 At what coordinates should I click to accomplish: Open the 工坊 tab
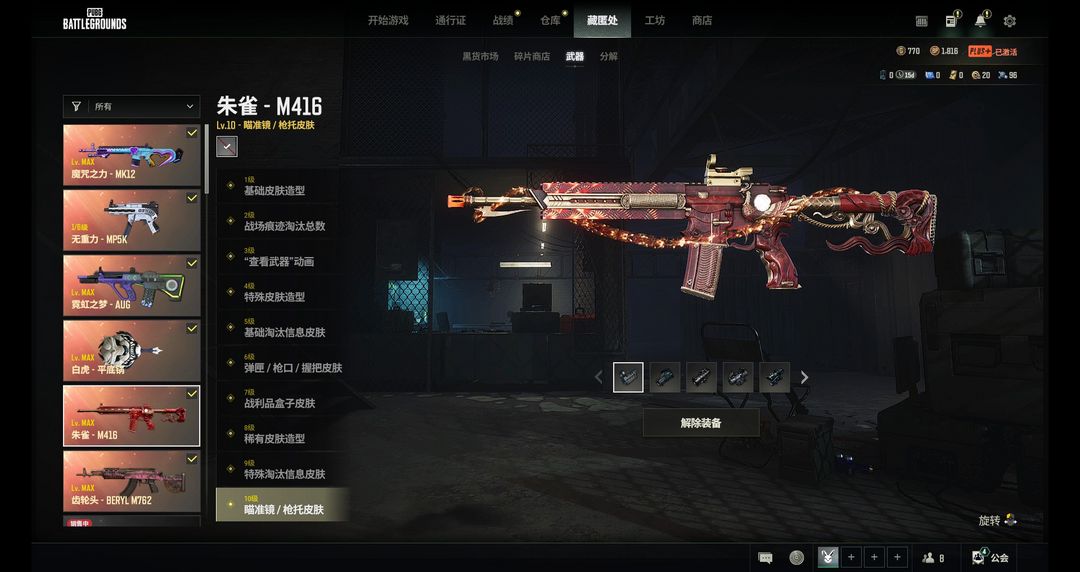[x=655, y=21]
